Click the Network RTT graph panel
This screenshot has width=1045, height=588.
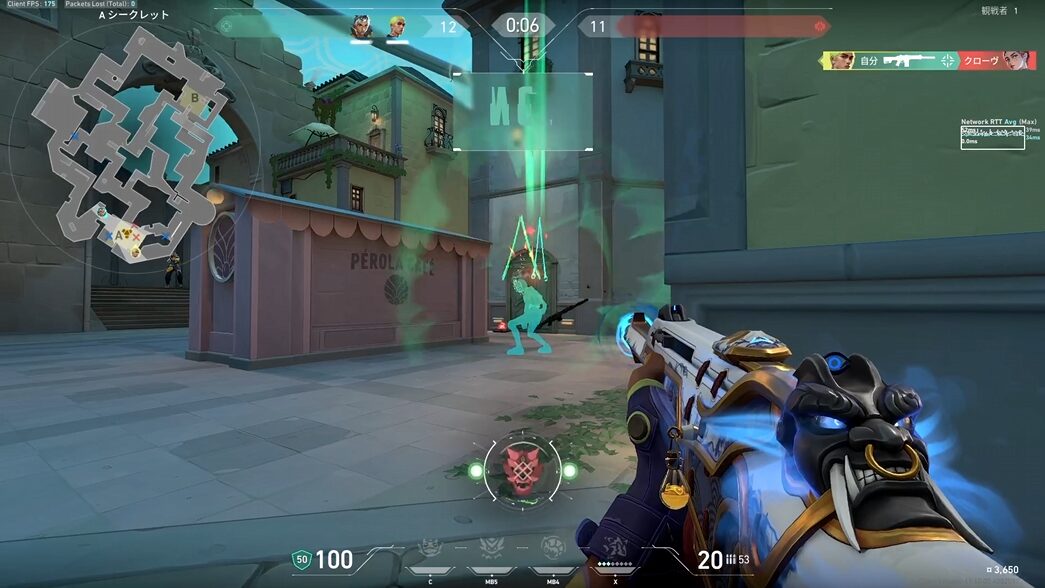click(992, 137)
